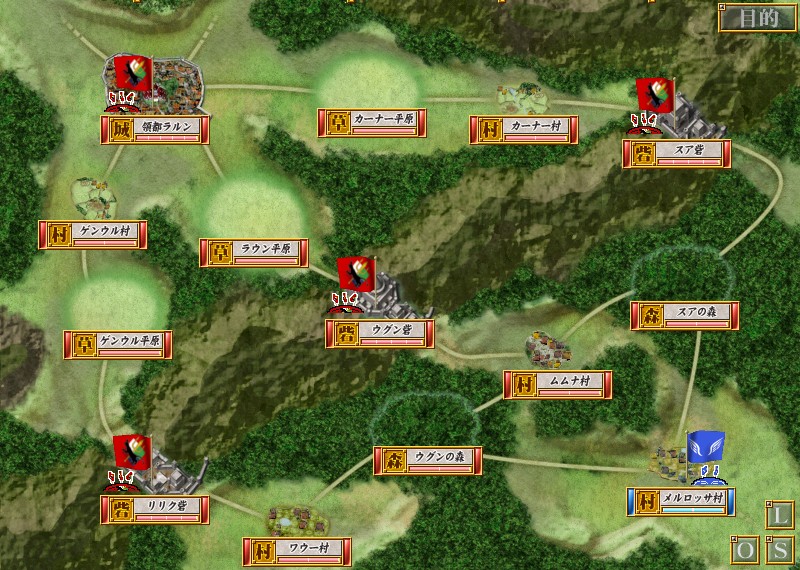This screenshot has width=800, height=570.
Task: Select the ウグン砦 fortress label
Action: click(380, 333)
